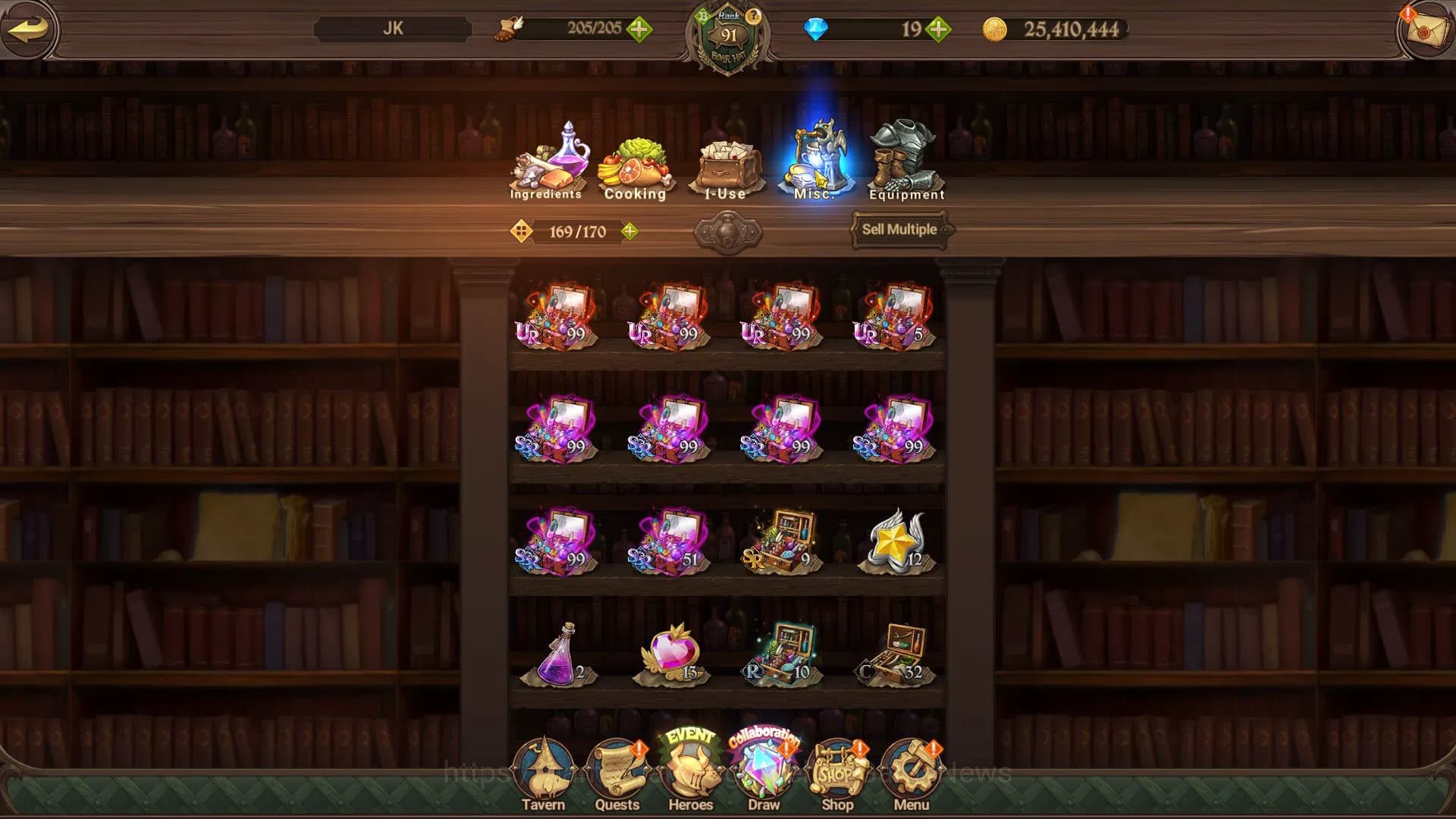The width and height of the screenshot is (1456, 819).
Task: Expand inventory capacity next to 169/170
Action: 629,231
